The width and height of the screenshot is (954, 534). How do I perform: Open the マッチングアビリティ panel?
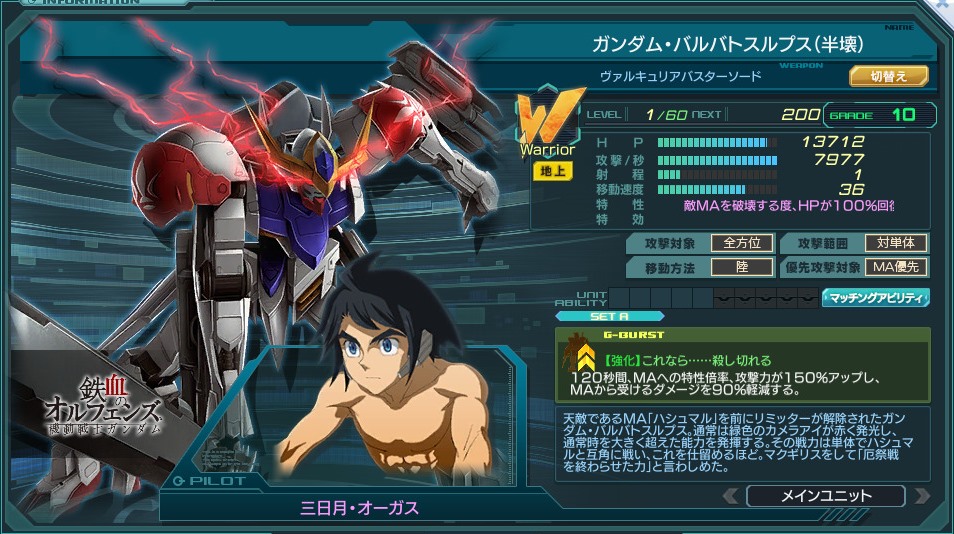point(875,297)
